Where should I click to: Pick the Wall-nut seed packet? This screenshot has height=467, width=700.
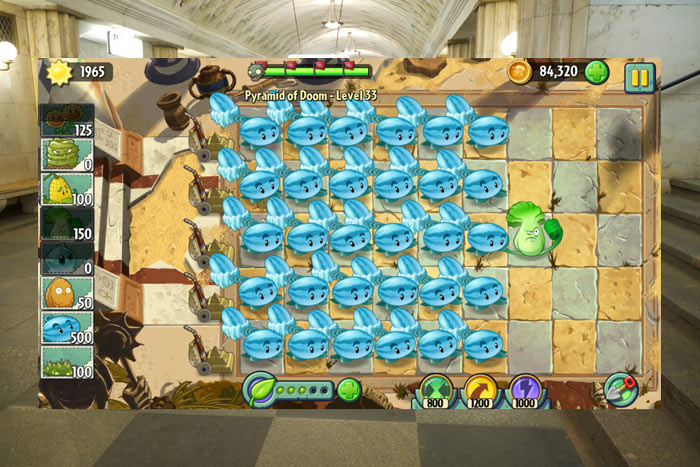[67, 294]
